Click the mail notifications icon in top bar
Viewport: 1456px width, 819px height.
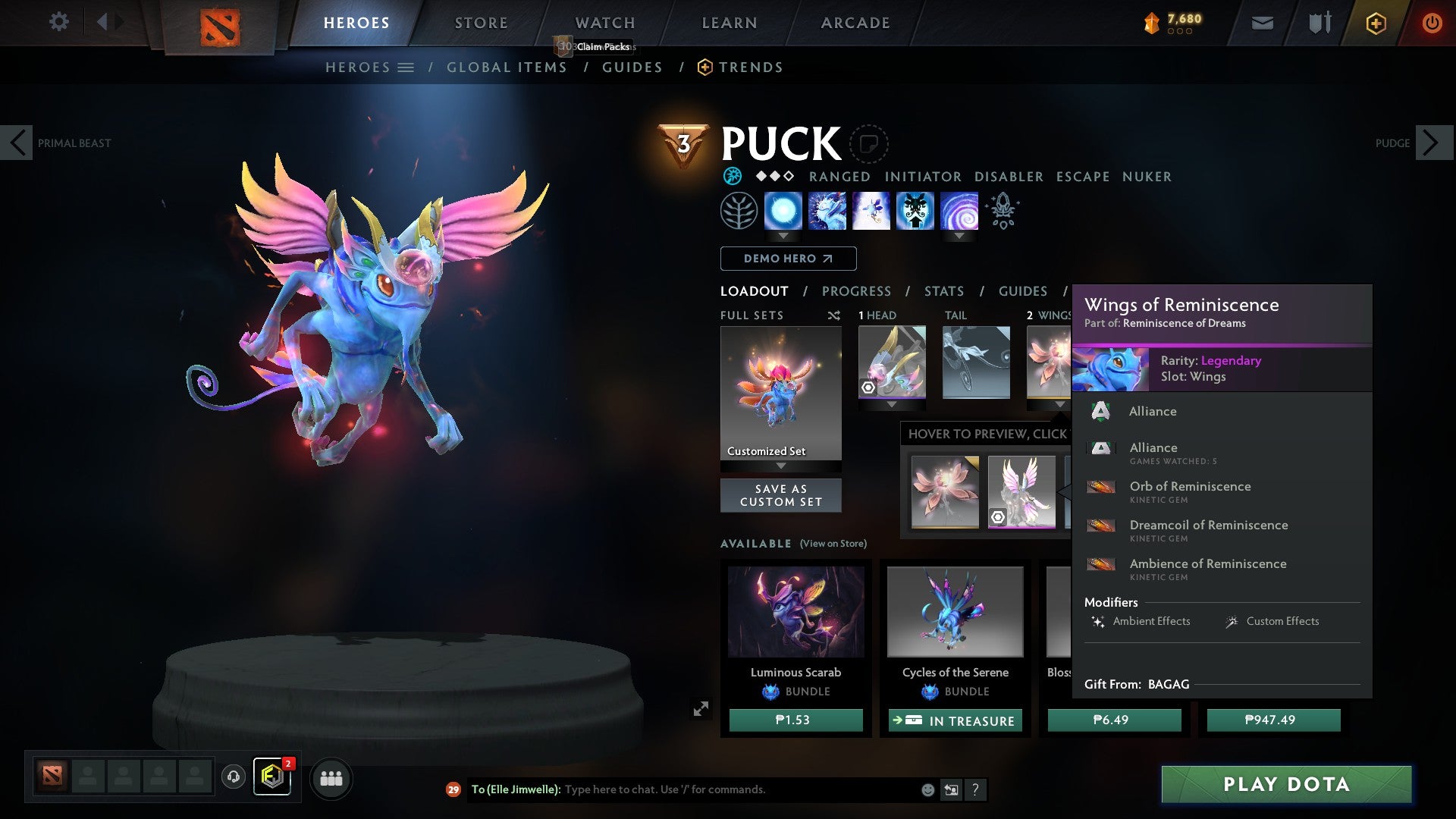point(1263,23)
